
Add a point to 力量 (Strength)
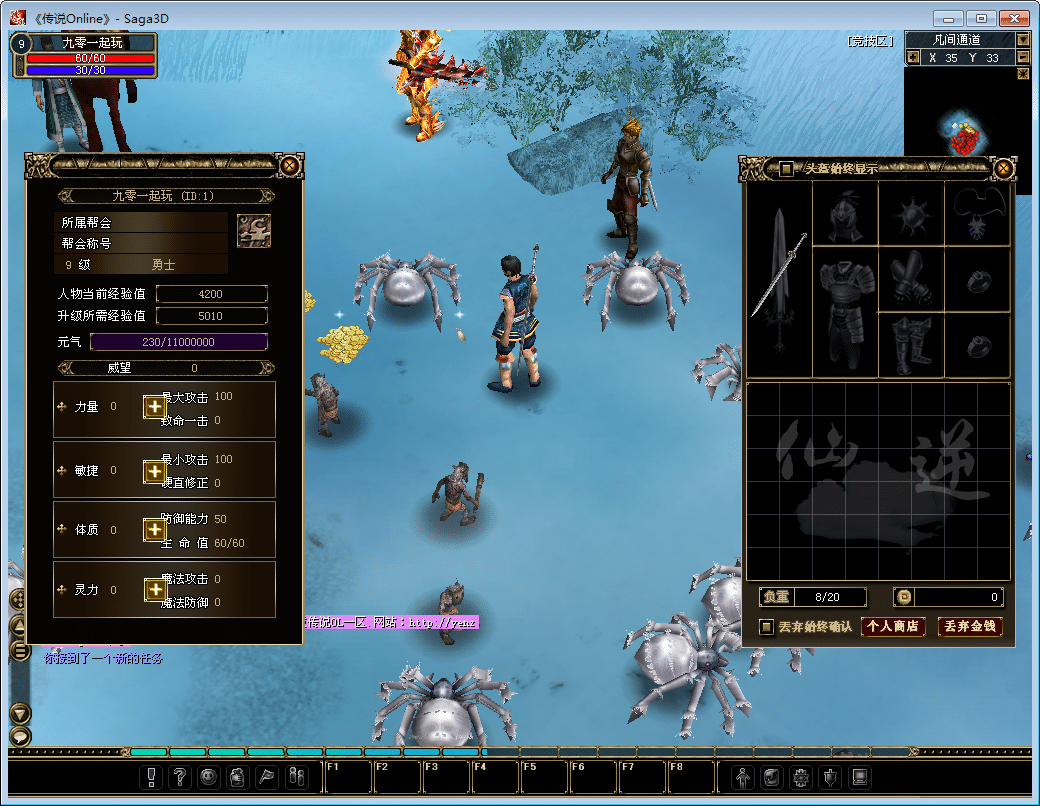pyautogui.click(x=154, y=406)
